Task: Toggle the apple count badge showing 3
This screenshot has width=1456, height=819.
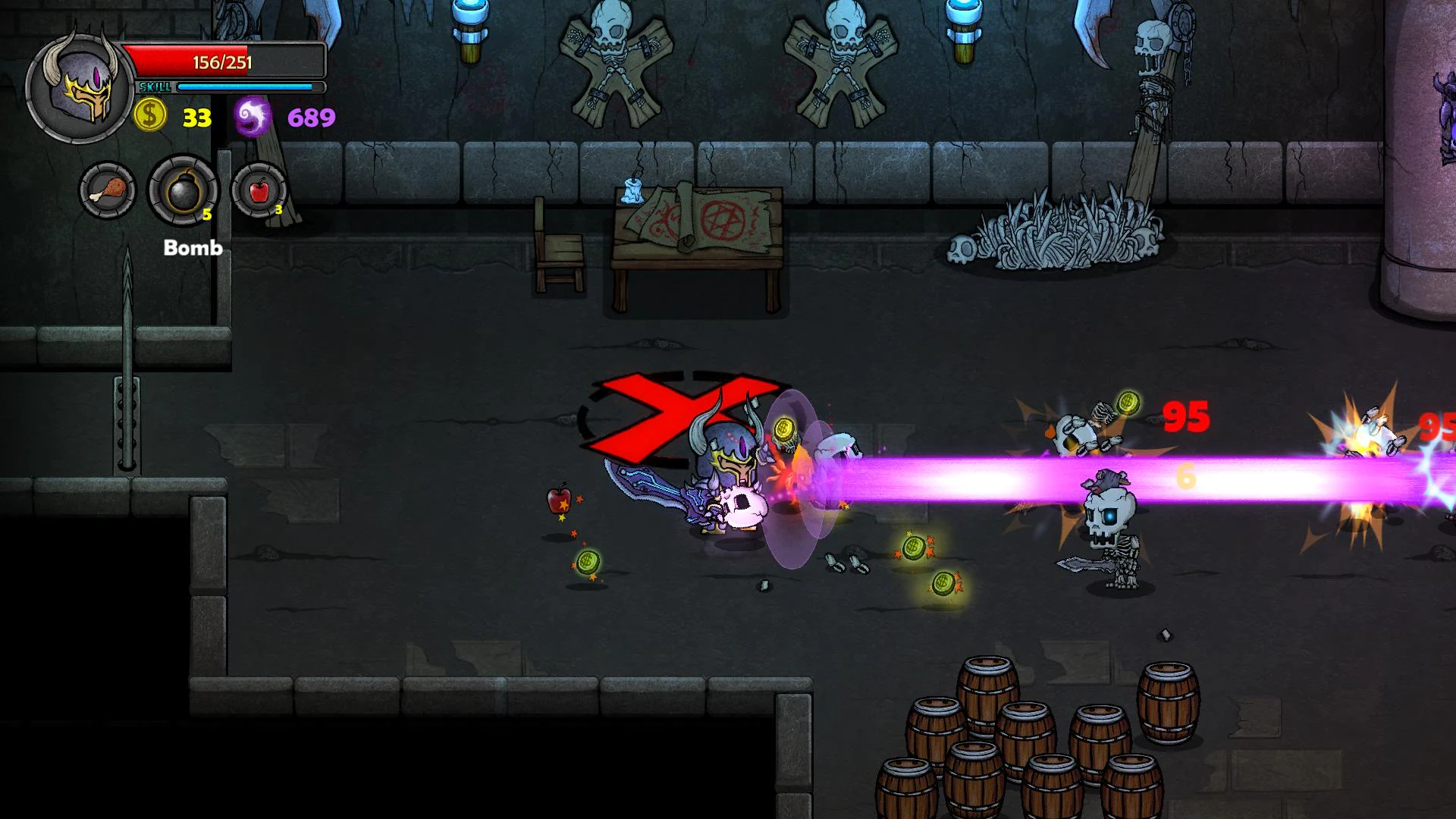Action: tap(279, 210)
